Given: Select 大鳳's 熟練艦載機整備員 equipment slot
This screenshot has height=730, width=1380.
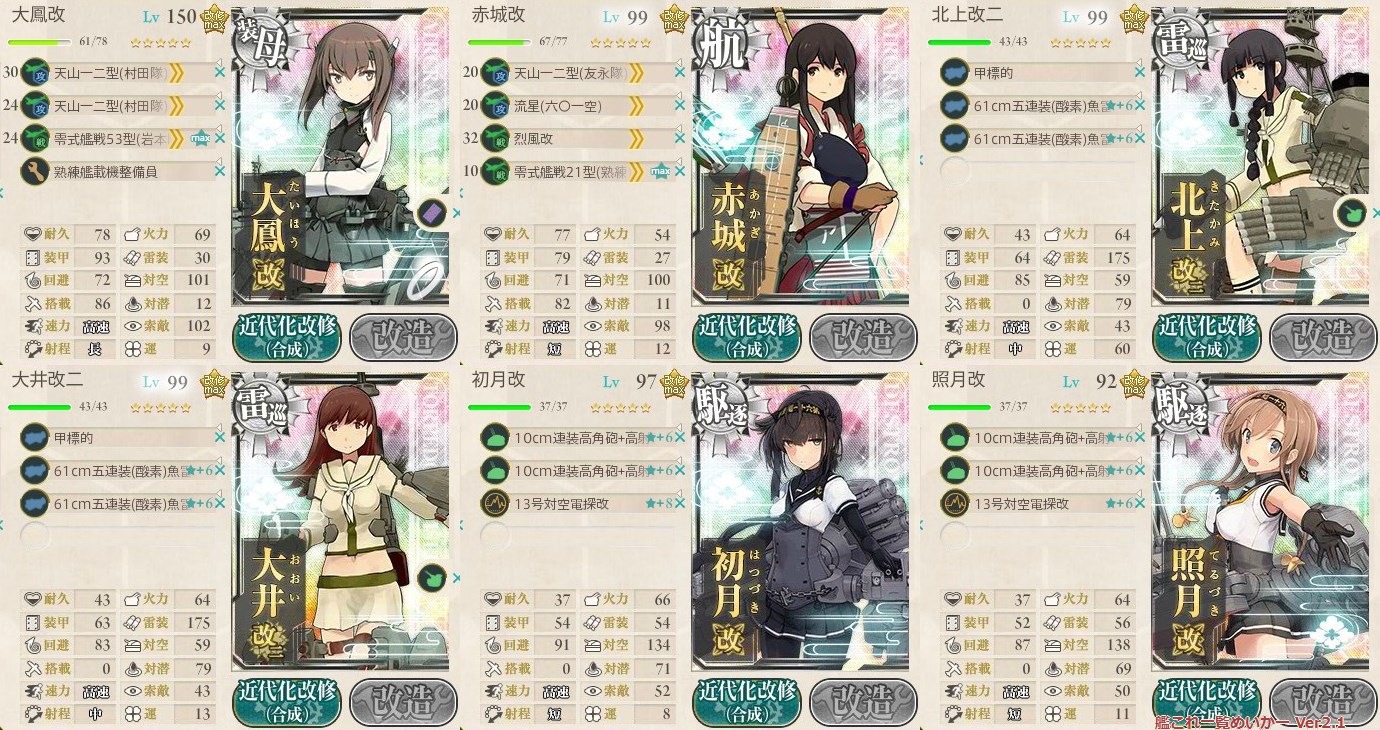Looking at the screenshot, I should pos(115,171).
